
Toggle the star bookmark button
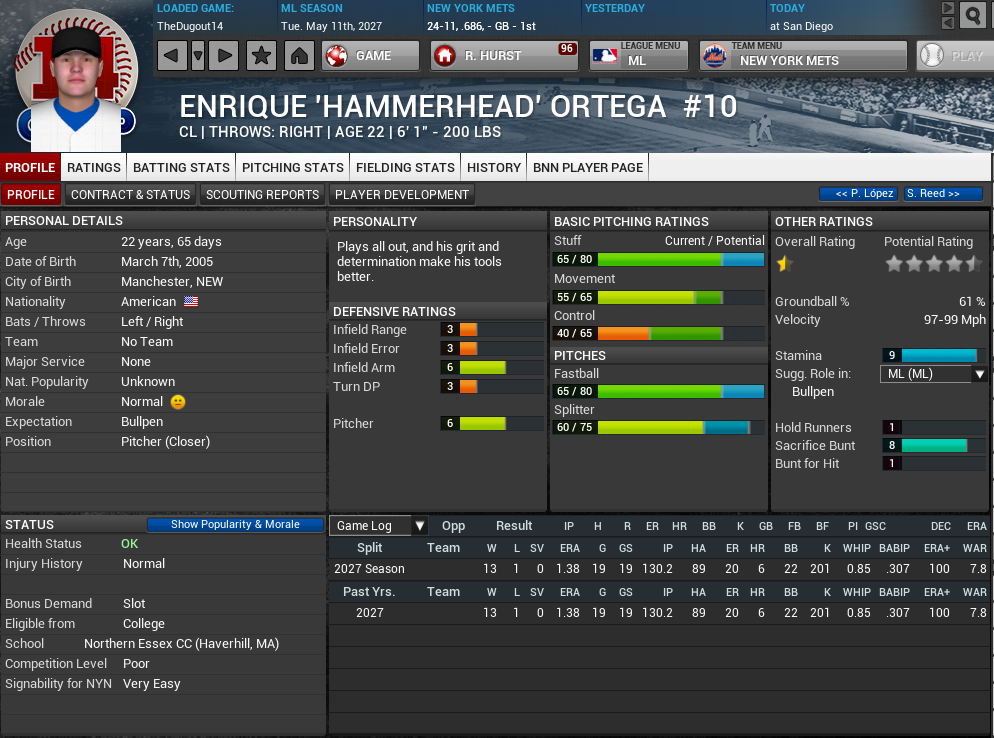tap(261, 56)
